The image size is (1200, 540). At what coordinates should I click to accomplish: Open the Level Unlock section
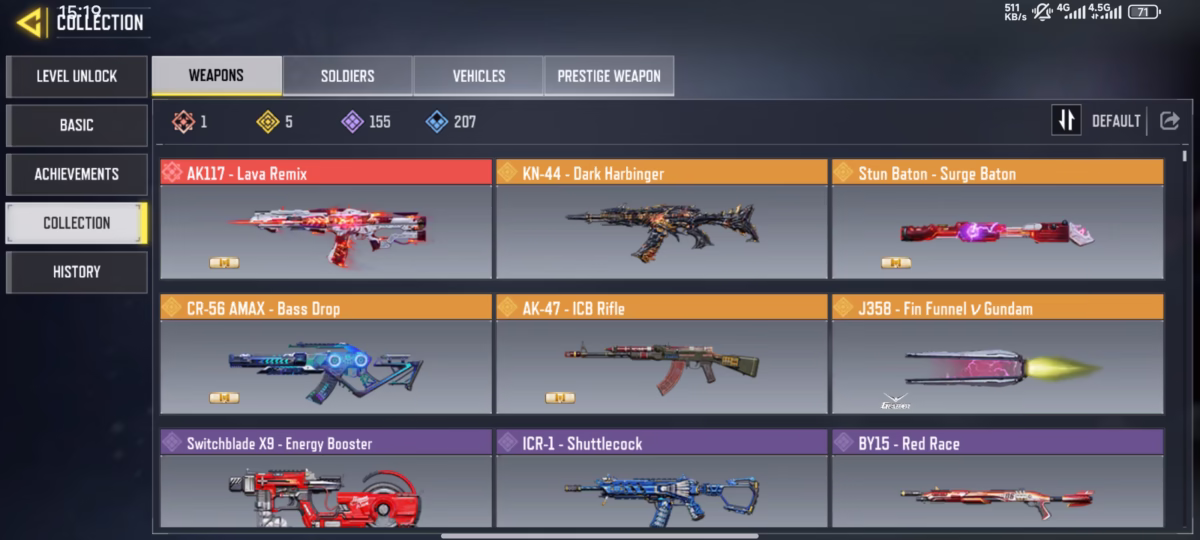click(x=77, y=76)
